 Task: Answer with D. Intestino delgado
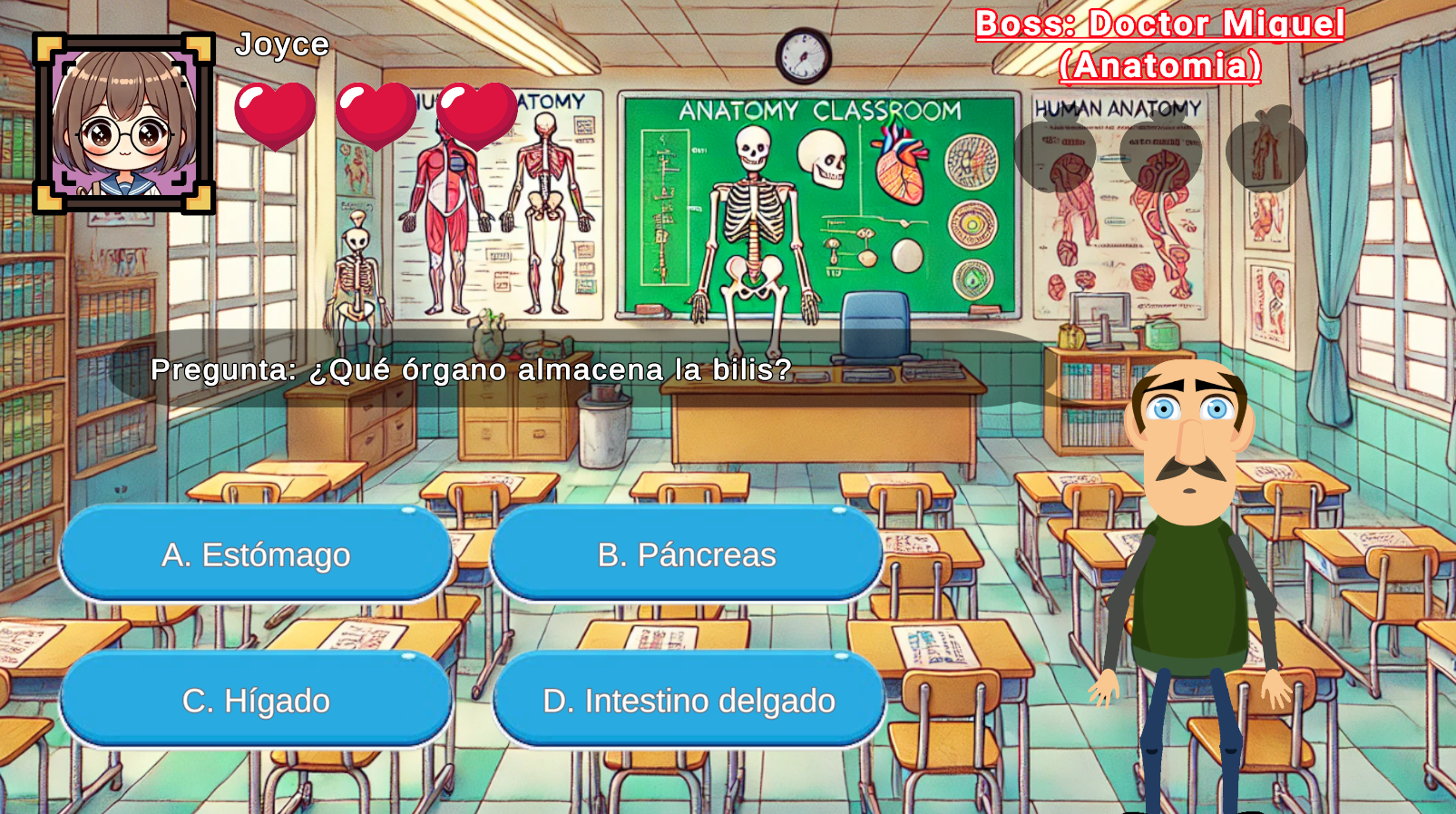689,700
